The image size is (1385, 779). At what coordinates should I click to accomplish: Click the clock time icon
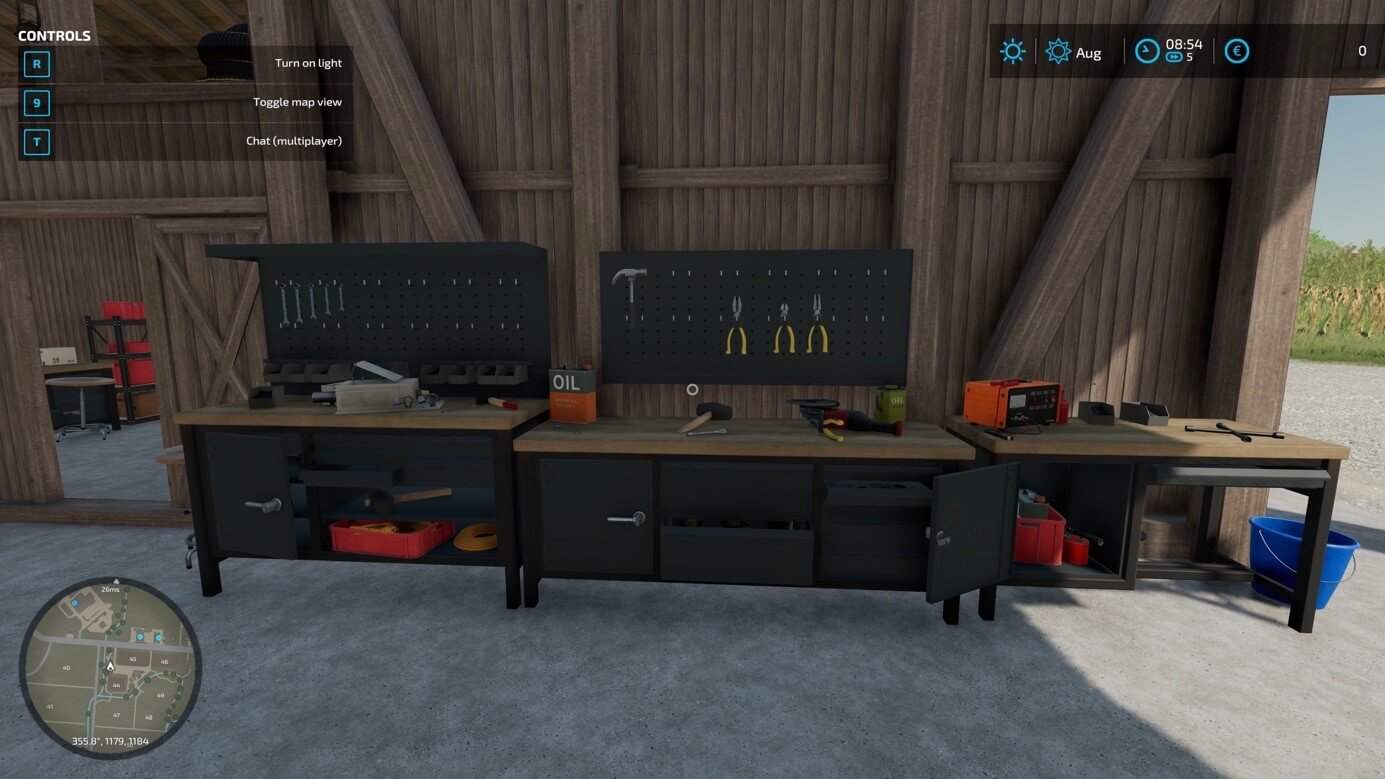pyautogui.click(x=1147, y=51)
